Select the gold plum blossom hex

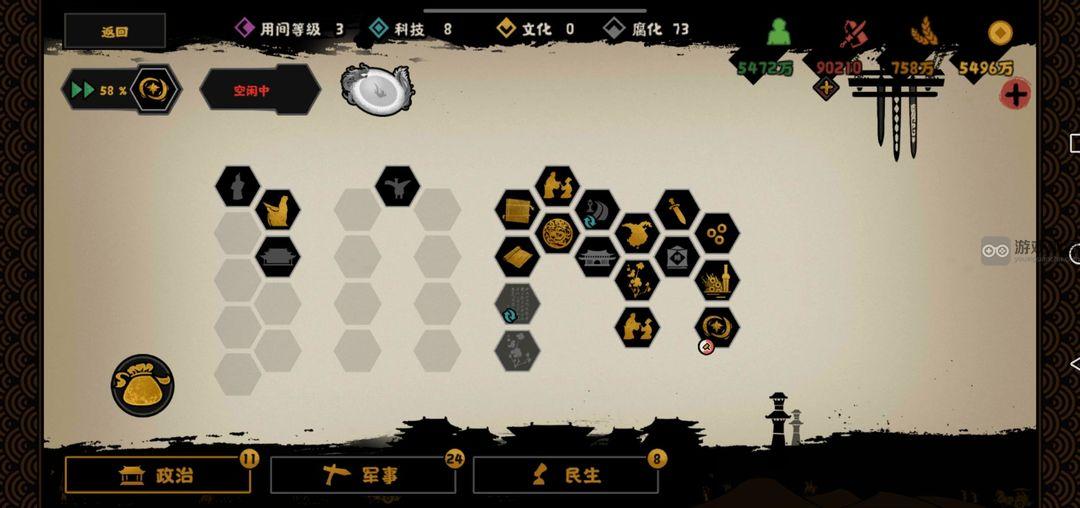point(637,280)
